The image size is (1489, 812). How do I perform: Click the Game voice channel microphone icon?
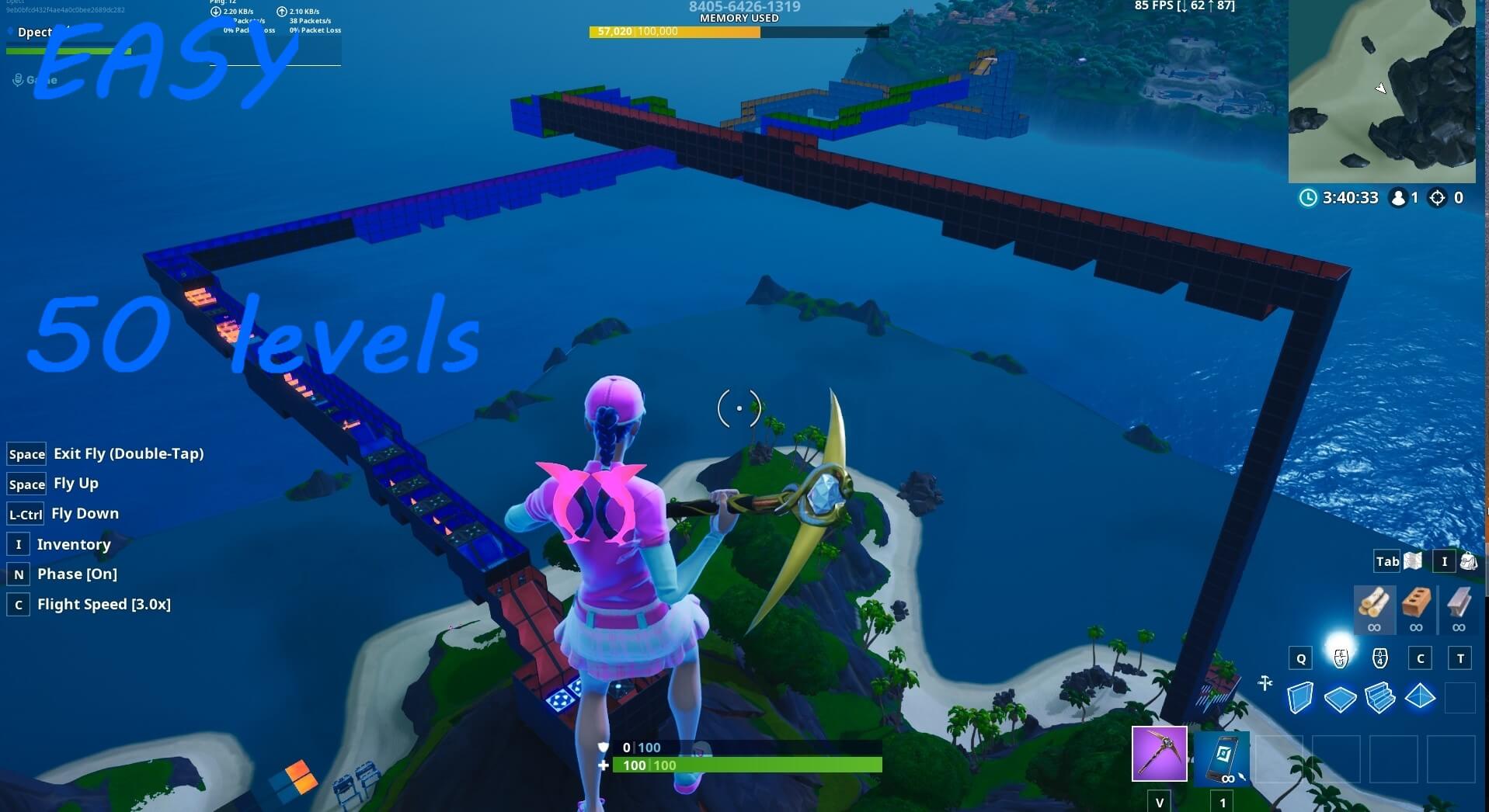coord(16,78)
